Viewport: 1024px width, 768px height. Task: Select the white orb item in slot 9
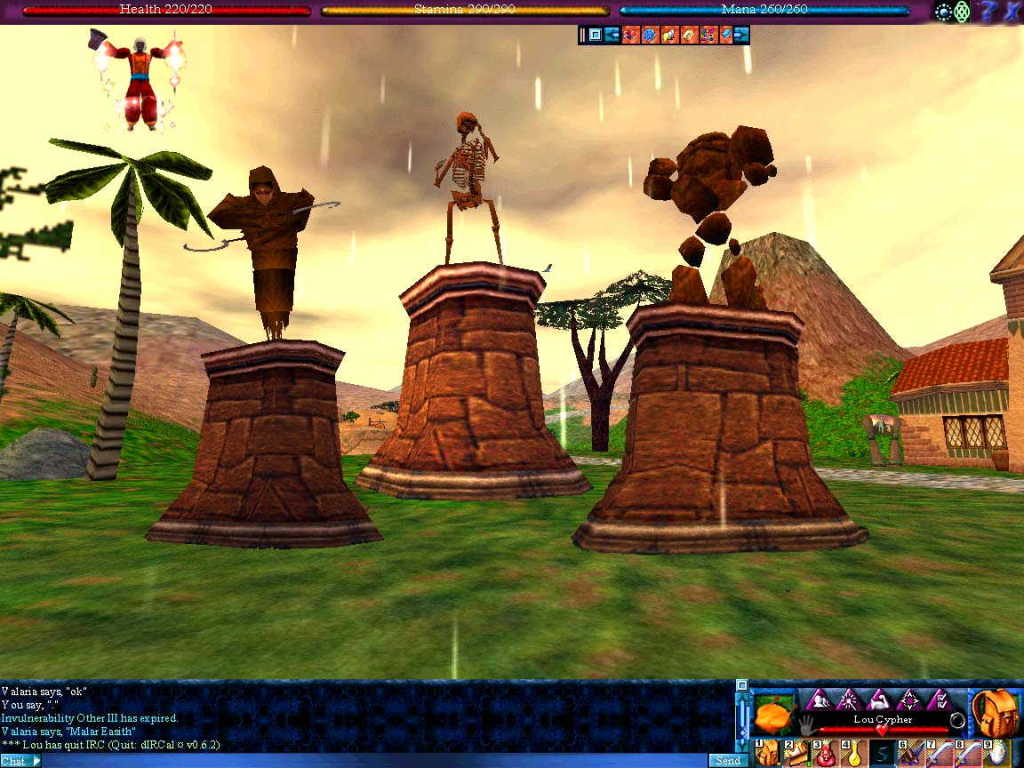pos(996,753)
